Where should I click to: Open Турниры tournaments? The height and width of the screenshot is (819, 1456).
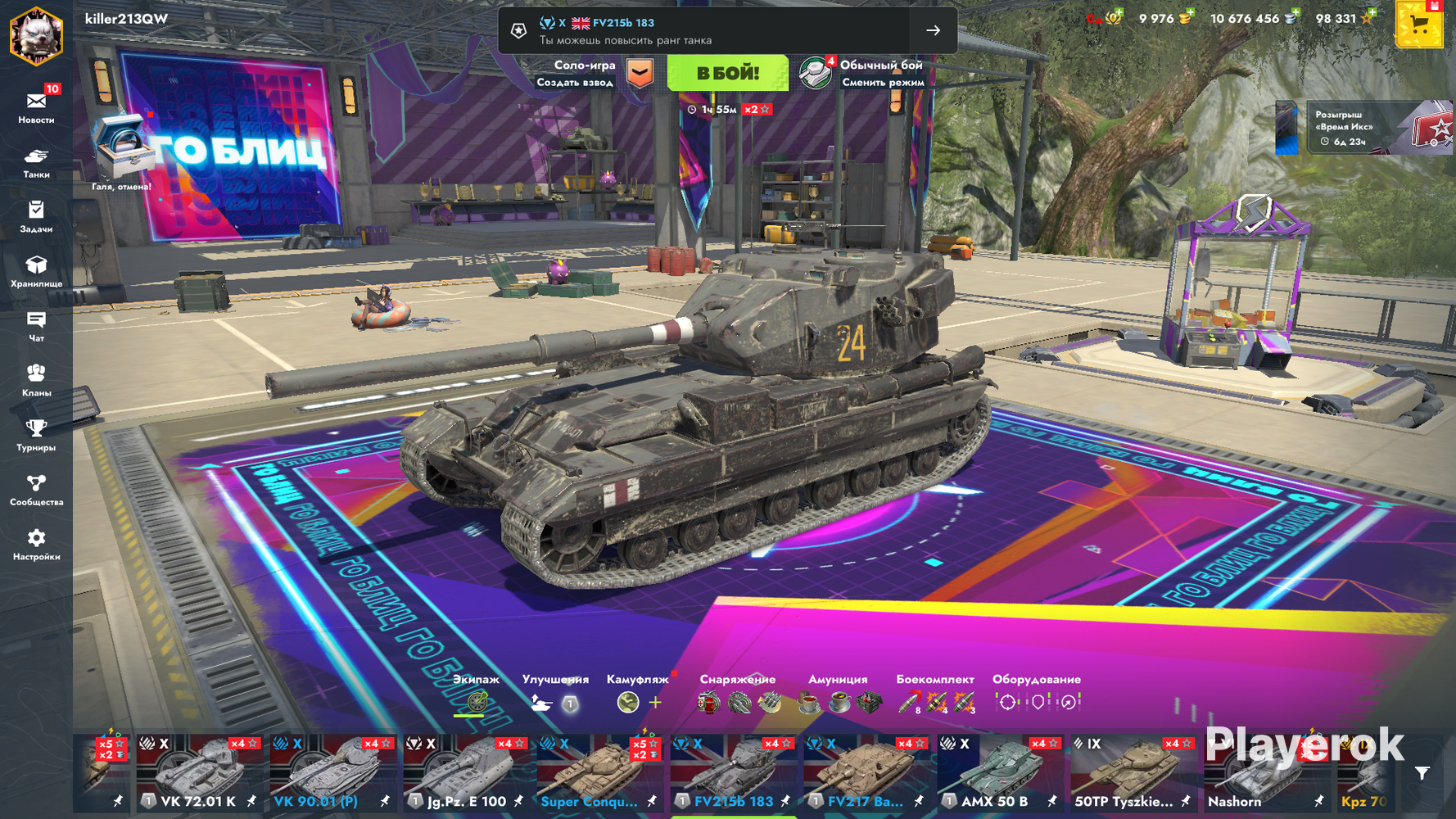[x=36, y=435]
